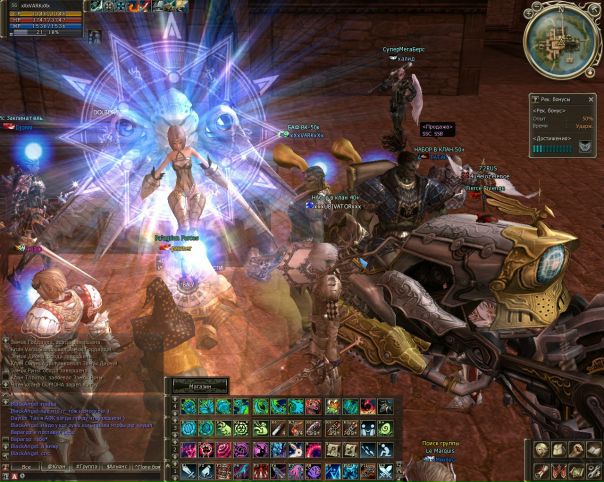
Task: Click the Магазин button above skill bars
Action: click(x=198, y=385)
